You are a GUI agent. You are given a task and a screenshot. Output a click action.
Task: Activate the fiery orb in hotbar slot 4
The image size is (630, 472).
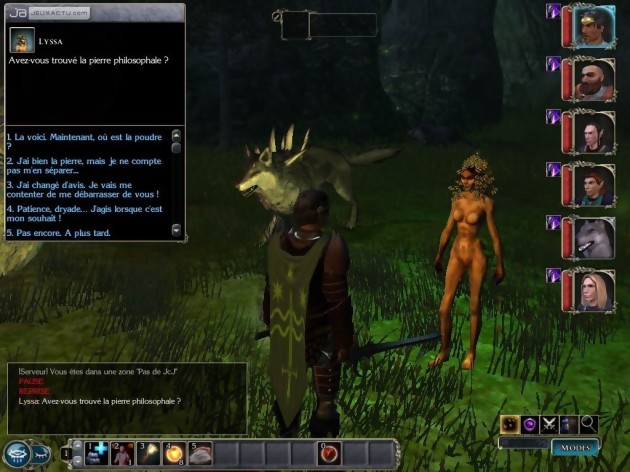[x=174, y=453]
